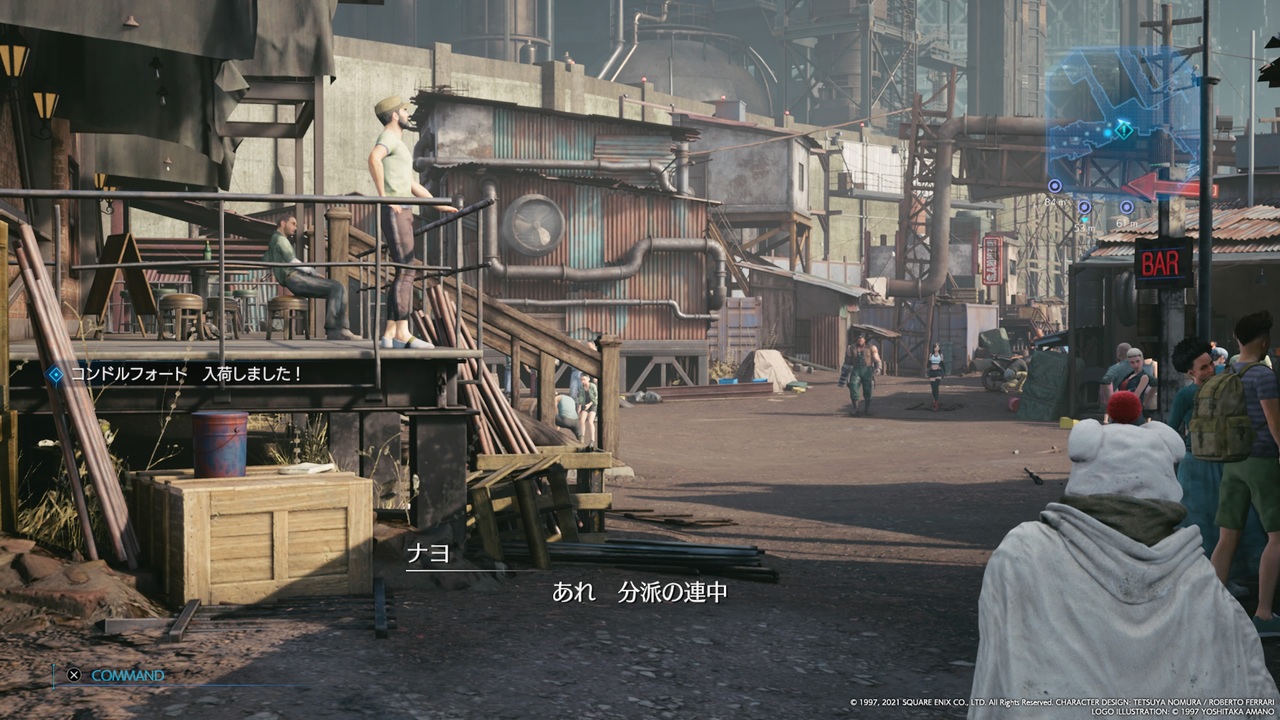
Task: Click the quest exclamation marker on the minimap
Action: pyautogui.click(x=1124, y=129)
